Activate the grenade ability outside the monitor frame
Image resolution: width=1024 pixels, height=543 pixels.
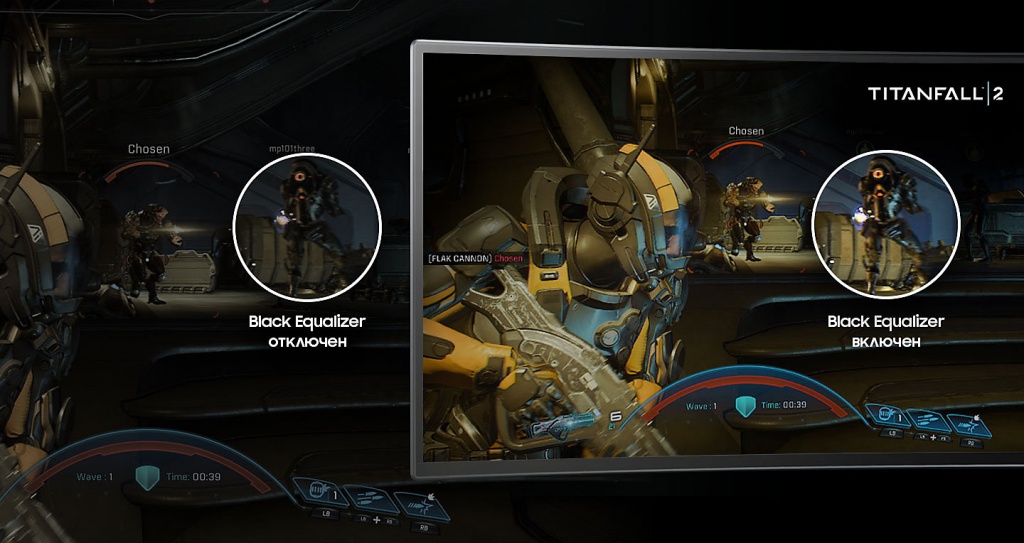pyautogui.click(x=320, y=494)
